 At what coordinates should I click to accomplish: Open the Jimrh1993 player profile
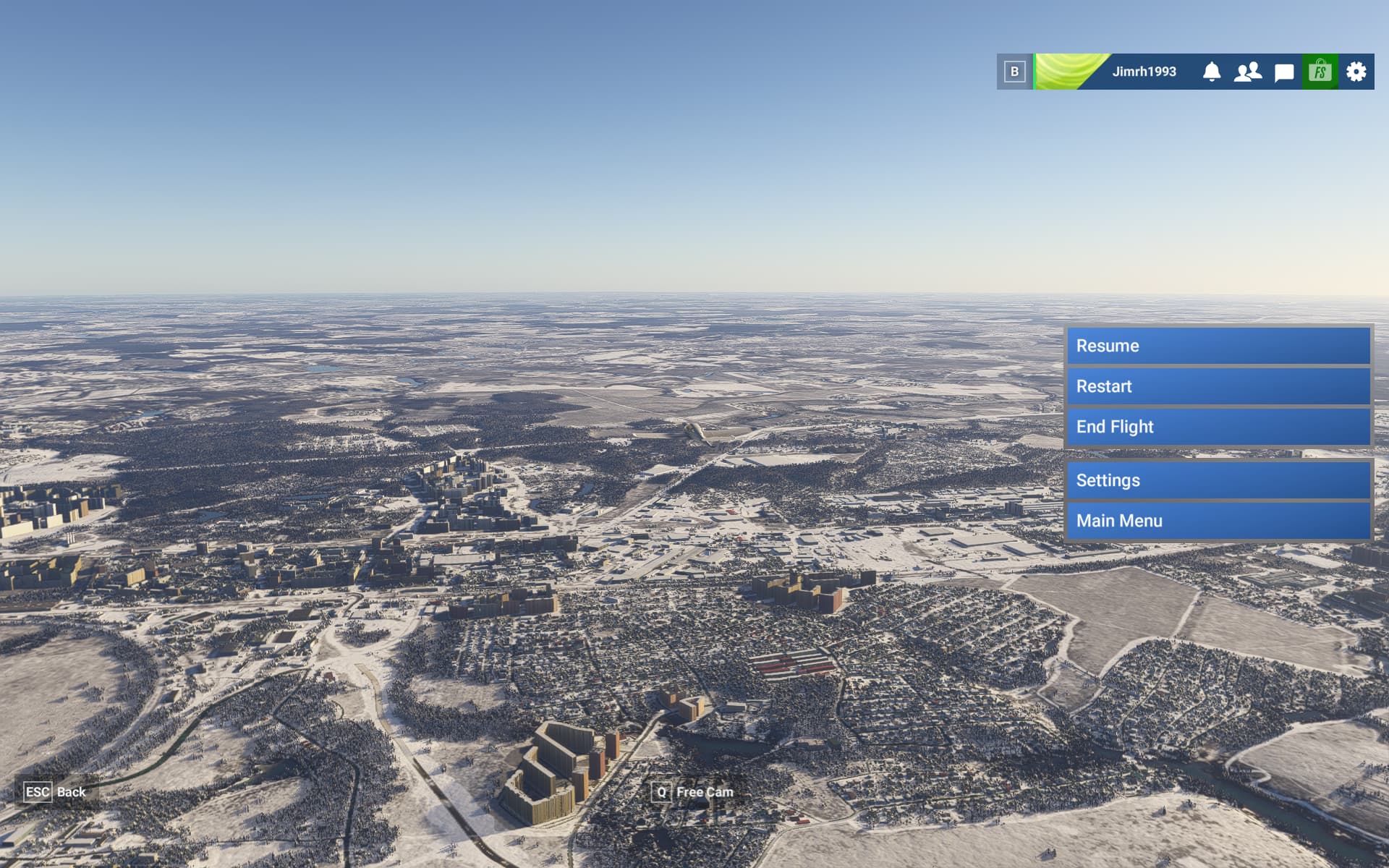point(1143,72)
